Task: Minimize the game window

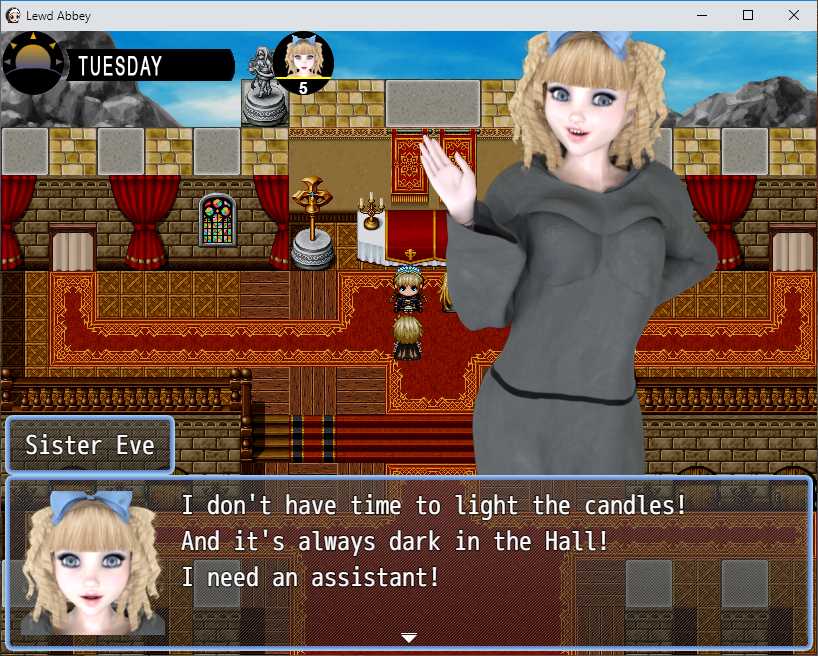Action: click(702, 15)
